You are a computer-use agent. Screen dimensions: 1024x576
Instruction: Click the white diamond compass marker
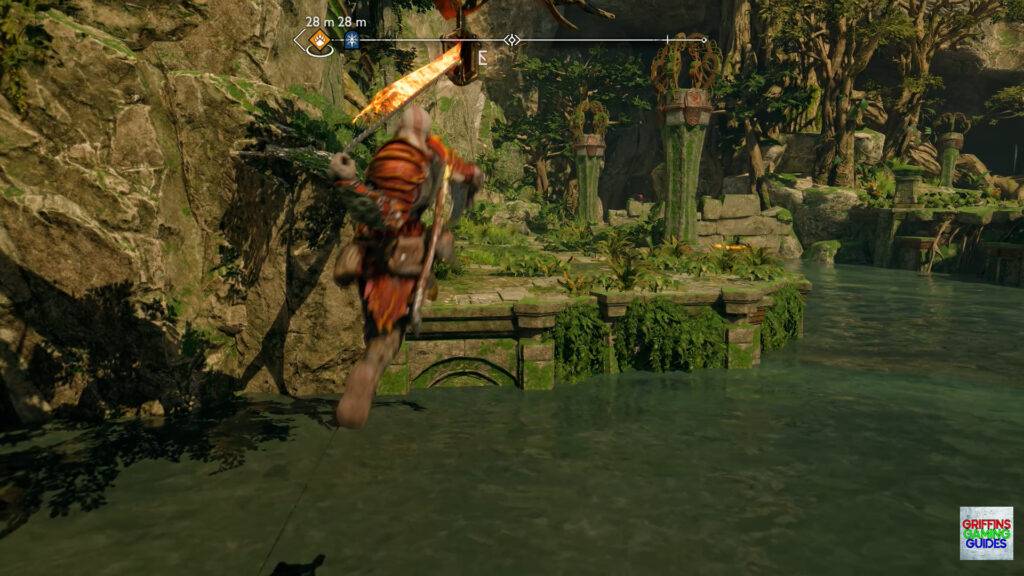[512, 40]
